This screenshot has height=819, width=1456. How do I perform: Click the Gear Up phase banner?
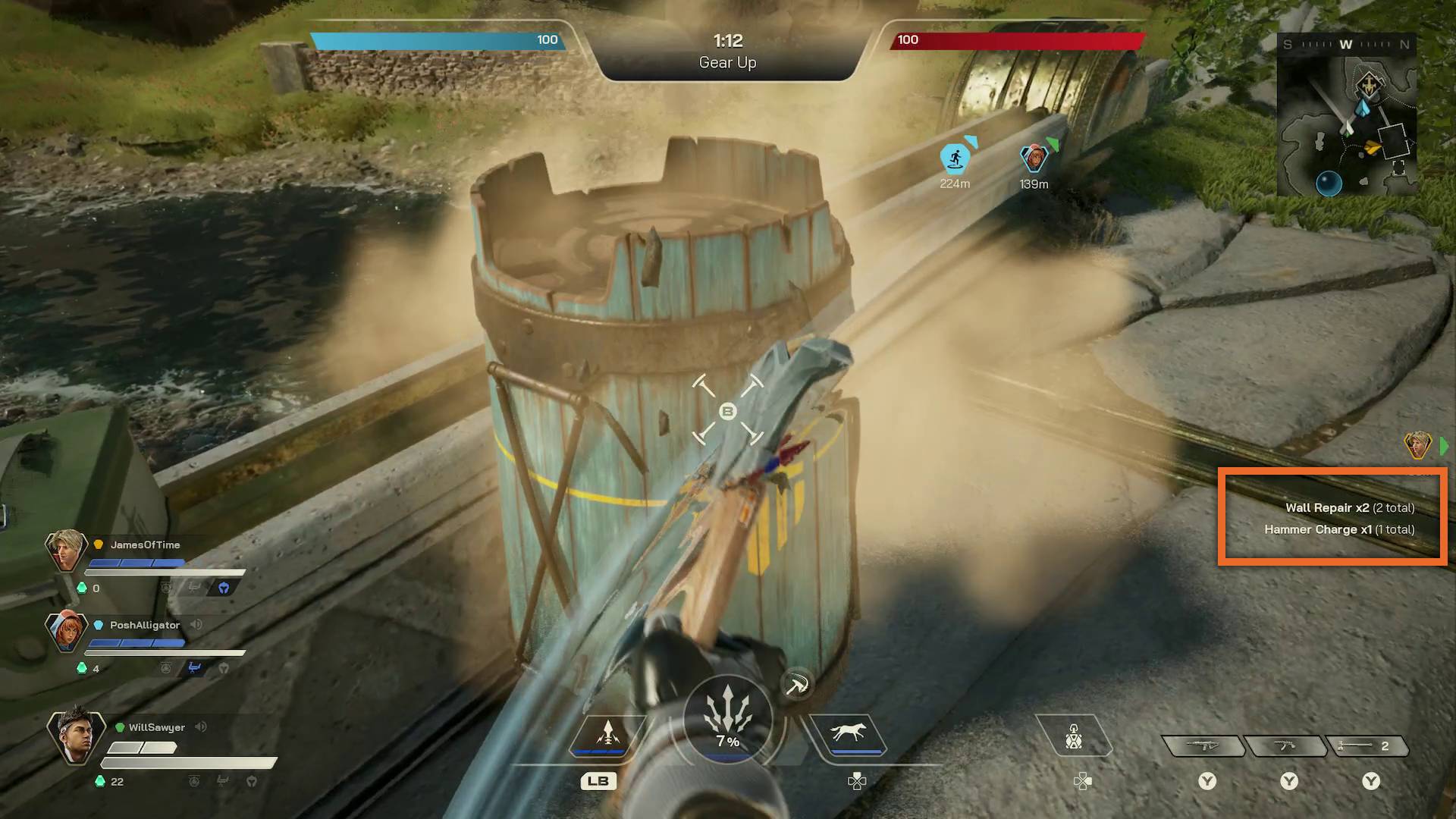click(726, 63)
